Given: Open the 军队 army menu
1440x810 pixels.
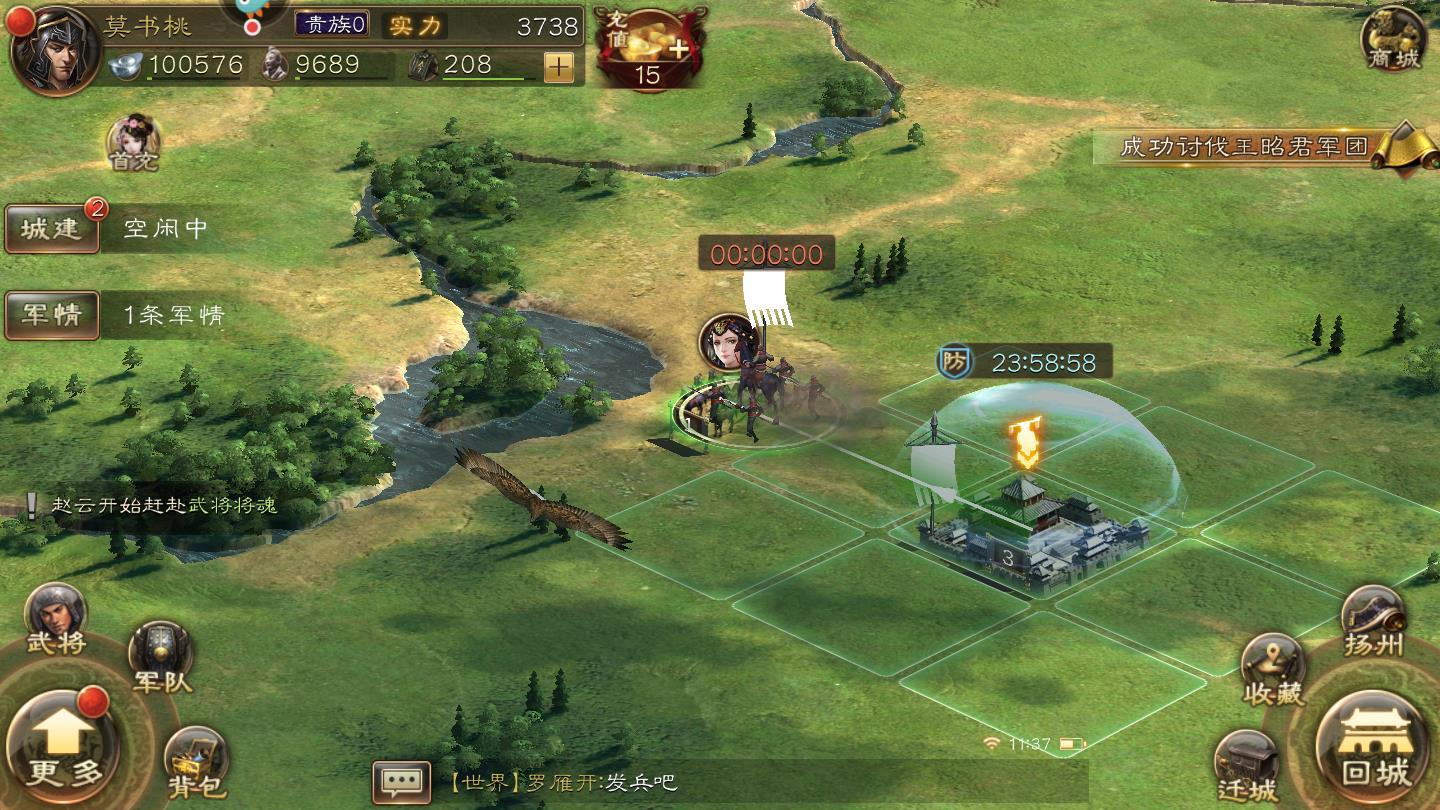Looking at the screenshot, I should [x=161, y=656].
